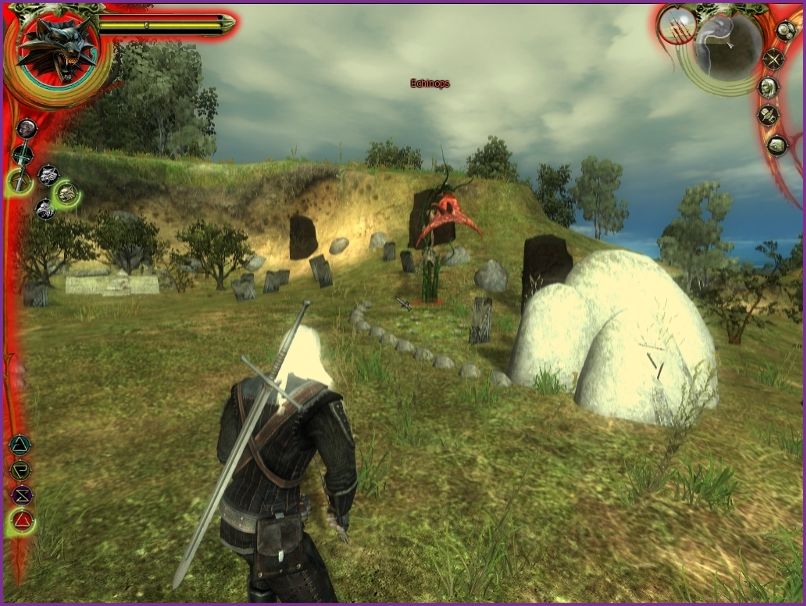
Task: Select the red triangle Igni sign
Action: click(21, 520)
